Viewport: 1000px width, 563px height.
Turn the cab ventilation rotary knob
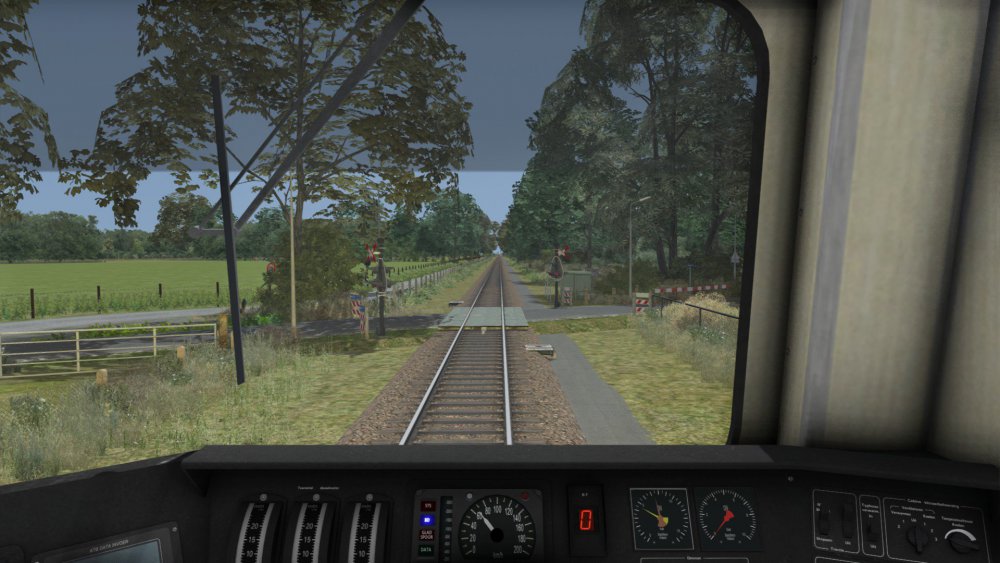[x=918, y=536]
